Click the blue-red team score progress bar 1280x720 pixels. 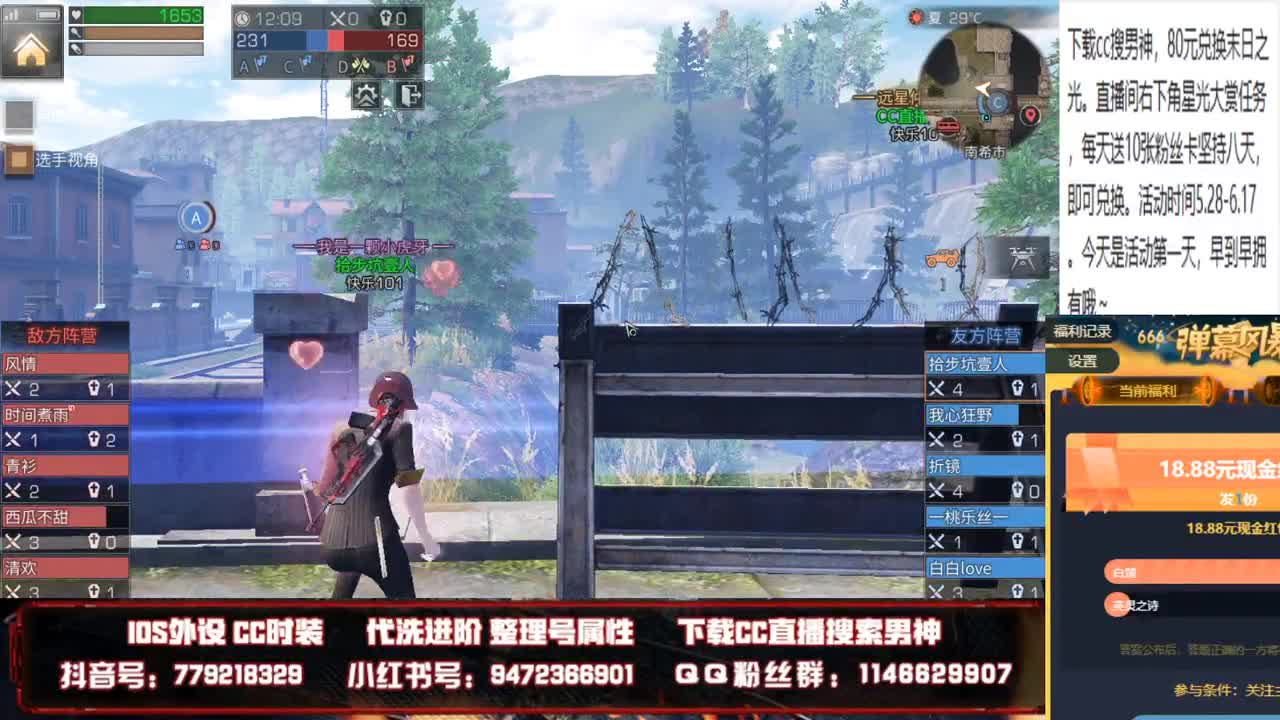click(x=327, y=40)
